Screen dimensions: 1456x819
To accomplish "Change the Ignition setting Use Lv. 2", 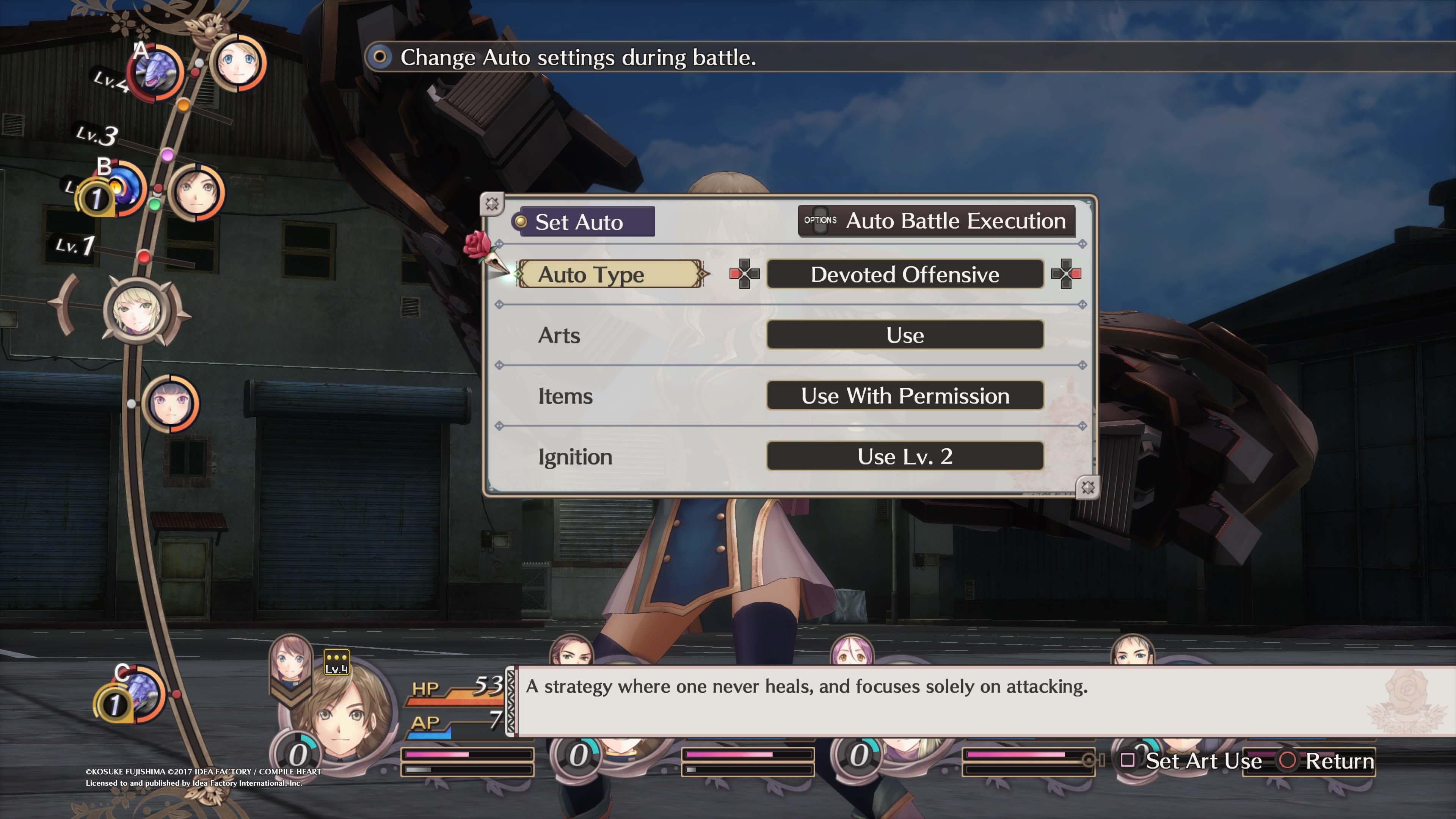I will 904,457.
